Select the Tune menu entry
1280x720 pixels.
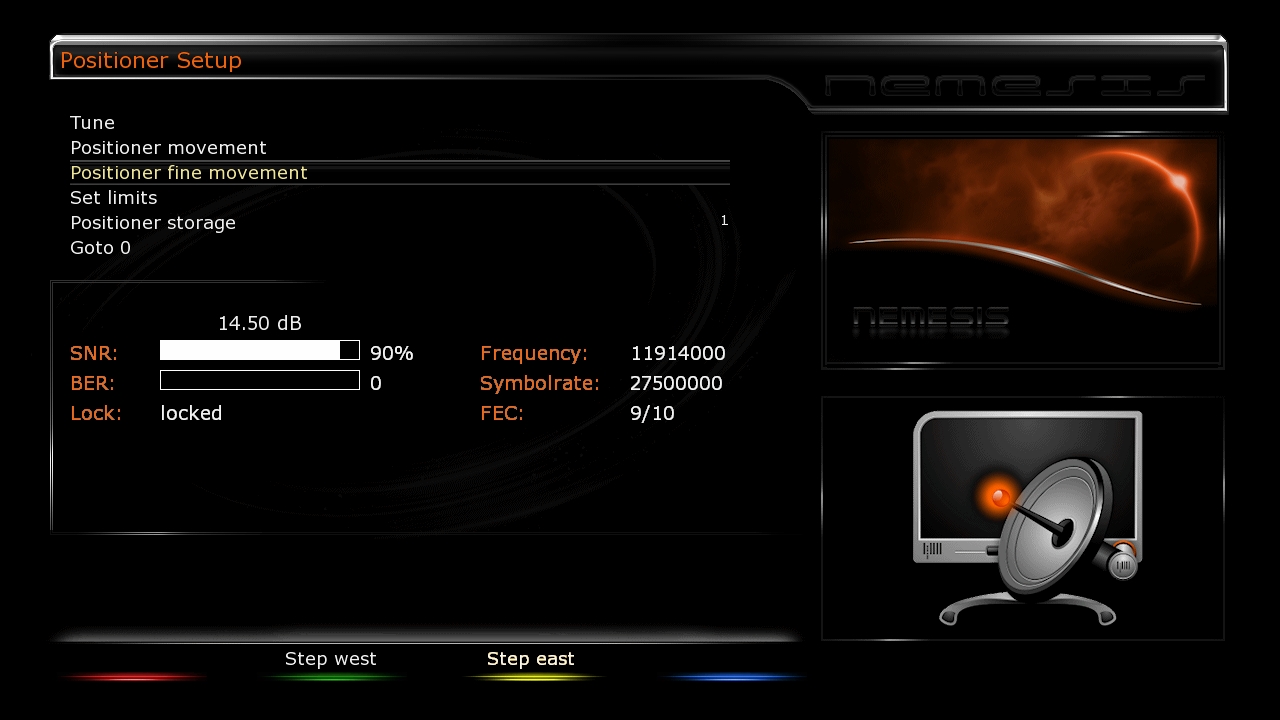93,123
